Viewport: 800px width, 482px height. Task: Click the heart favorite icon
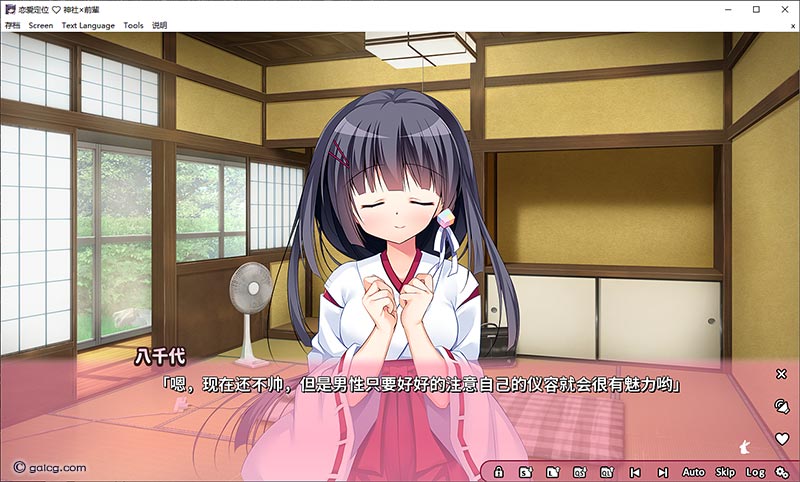[x=782, y=438]
